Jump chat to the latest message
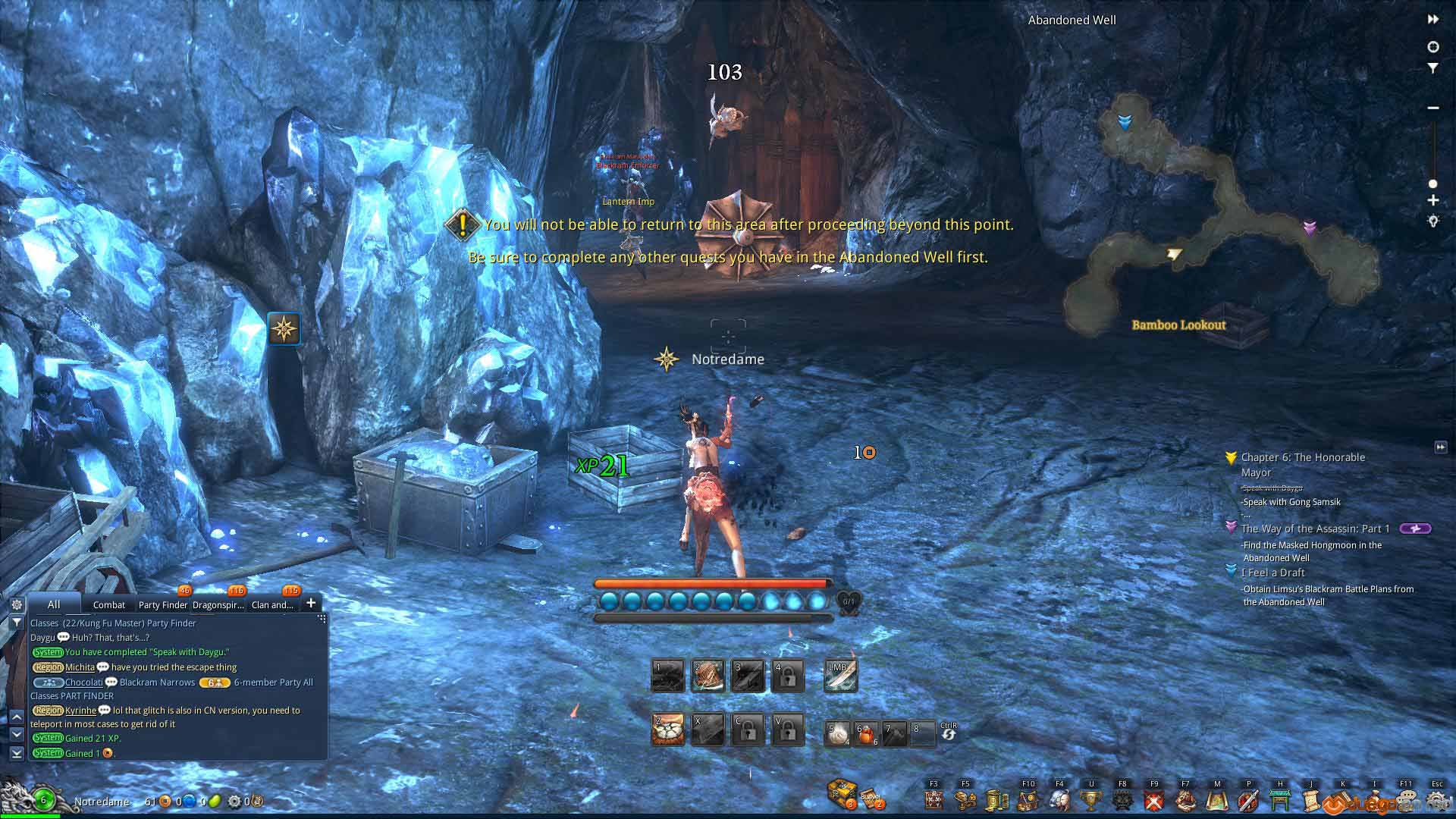Image resolution: width=1456 pixels, height=819 pixels. (x=17, y=753)
